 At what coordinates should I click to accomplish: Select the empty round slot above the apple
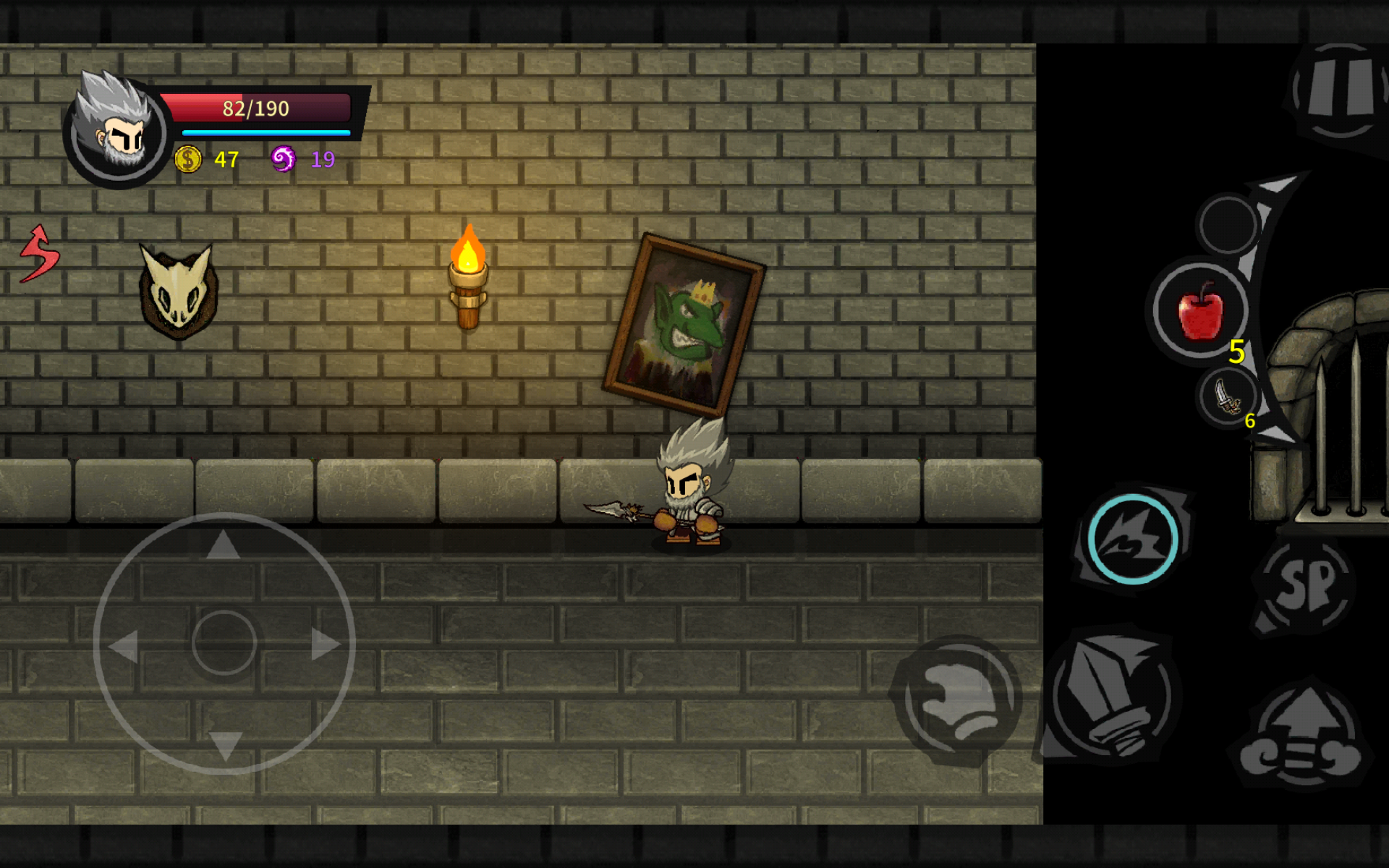click(1228, 224)
